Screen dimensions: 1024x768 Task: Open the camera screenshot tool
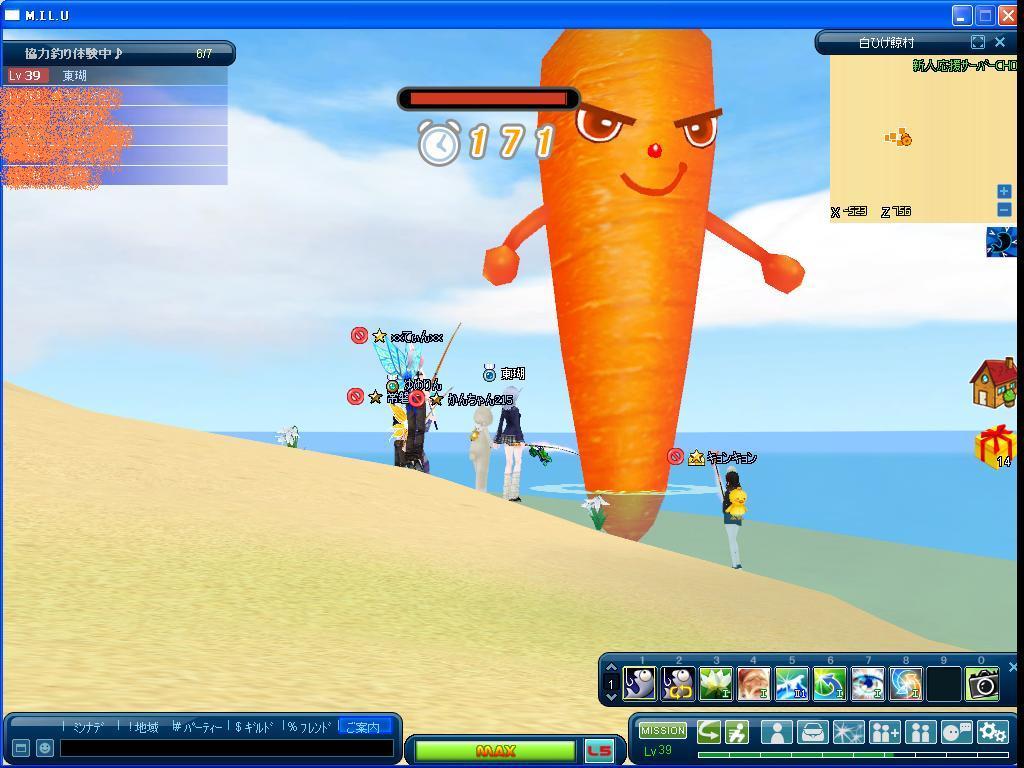982,683
